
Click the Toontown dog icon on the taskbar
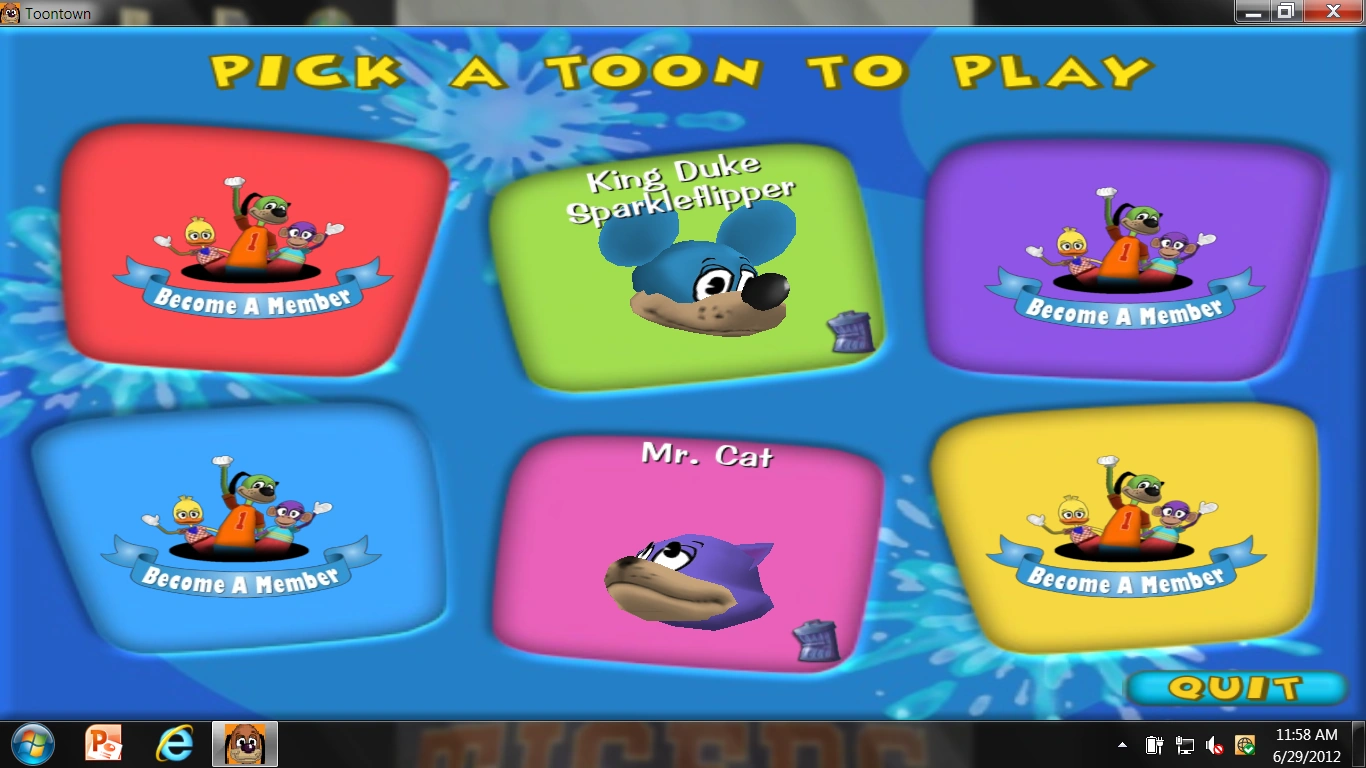tap(244, 744)
